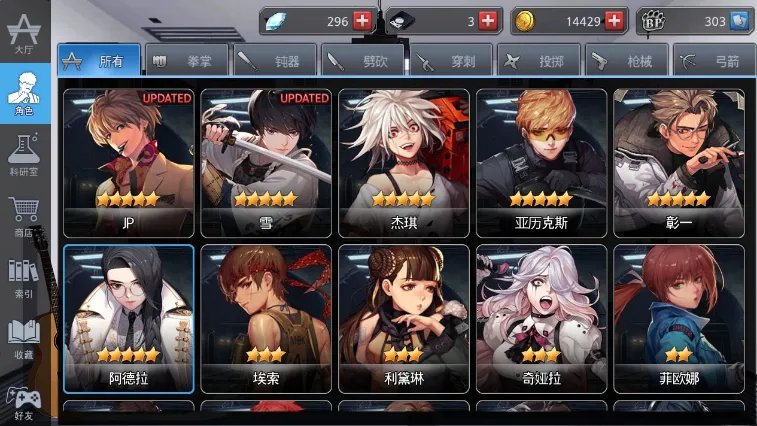Viewport: 757px width, 426px height.
Task: Select character JP card
Action: point(128,162)
